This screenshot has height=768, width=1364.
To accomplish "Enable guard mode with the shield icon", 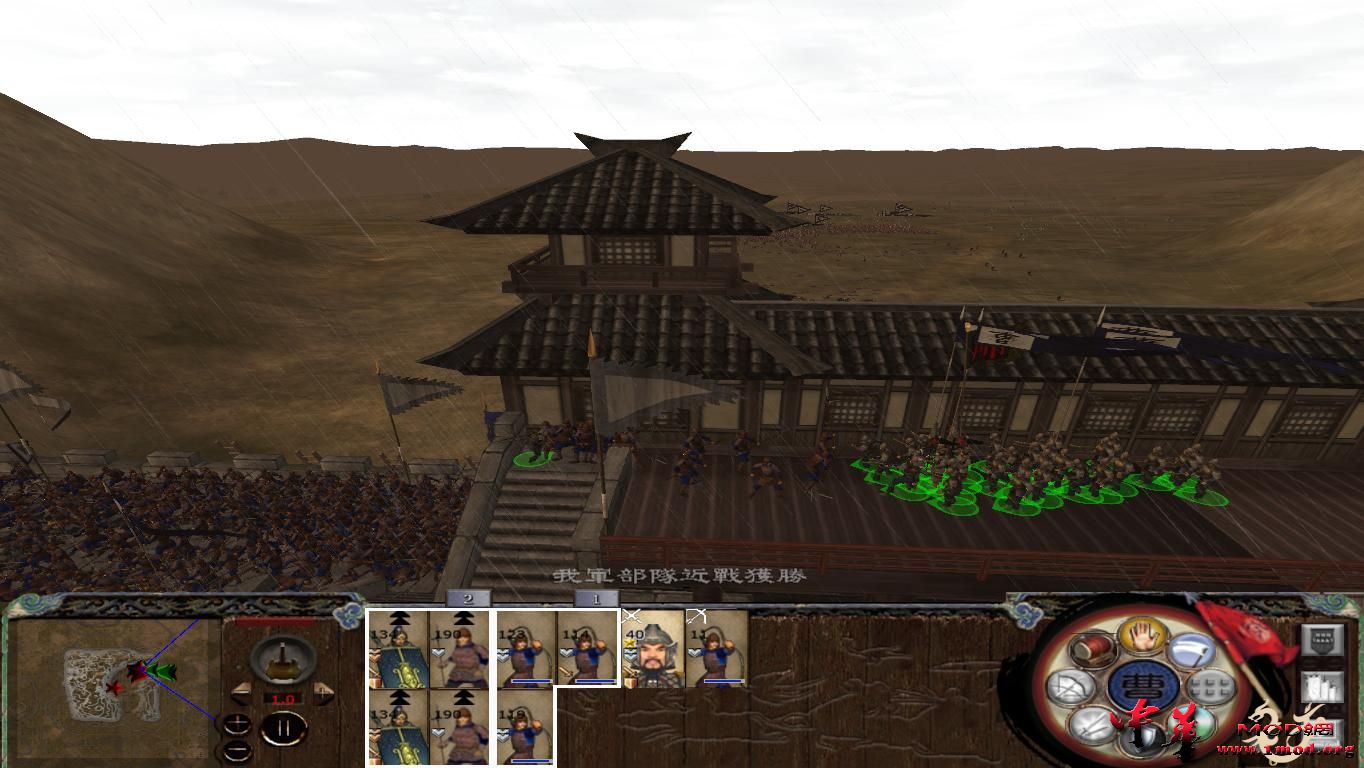I will (x=1143, y=740).
